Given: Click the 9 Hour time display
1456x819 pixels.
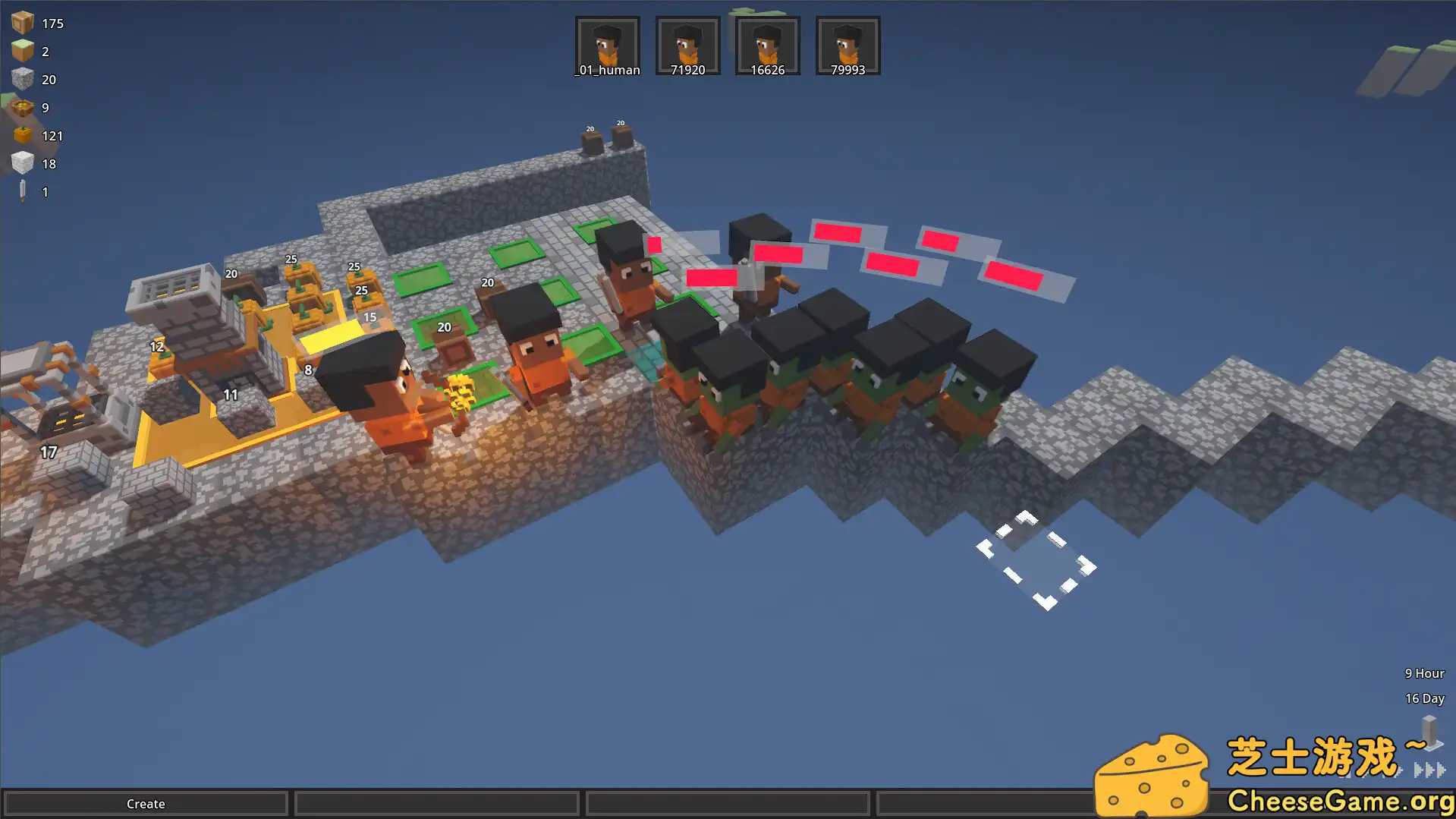Looking at the screenshot, I should point(1424,673).
